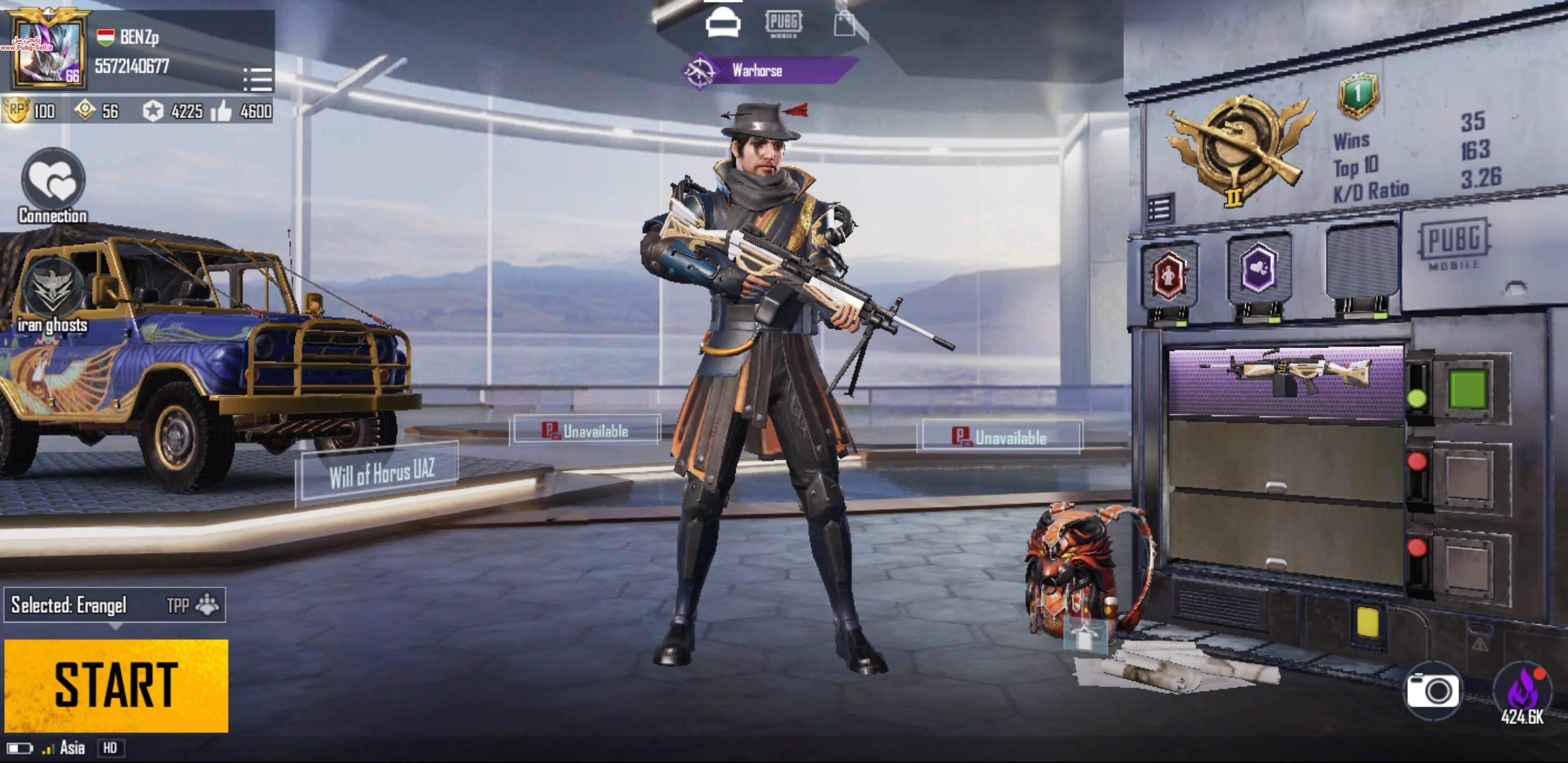Open the camera screenshot button

(x=1432, y=690)
